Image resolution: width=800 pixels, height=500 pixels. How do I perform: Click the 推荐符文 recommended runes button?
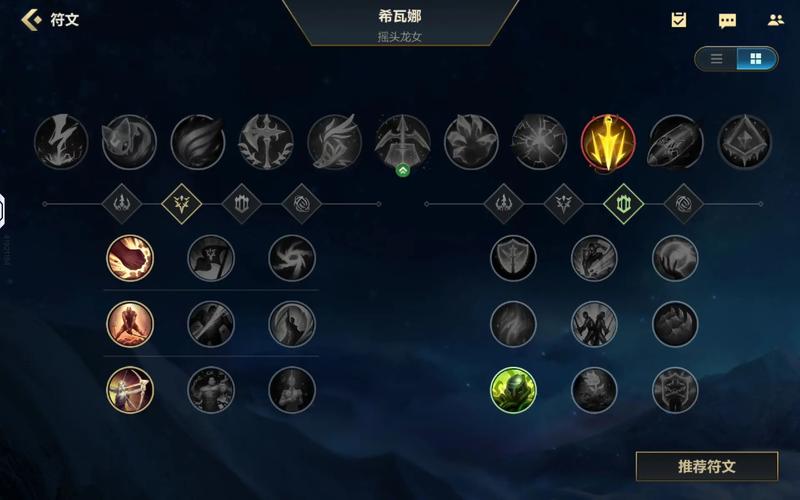coord(706,466)
